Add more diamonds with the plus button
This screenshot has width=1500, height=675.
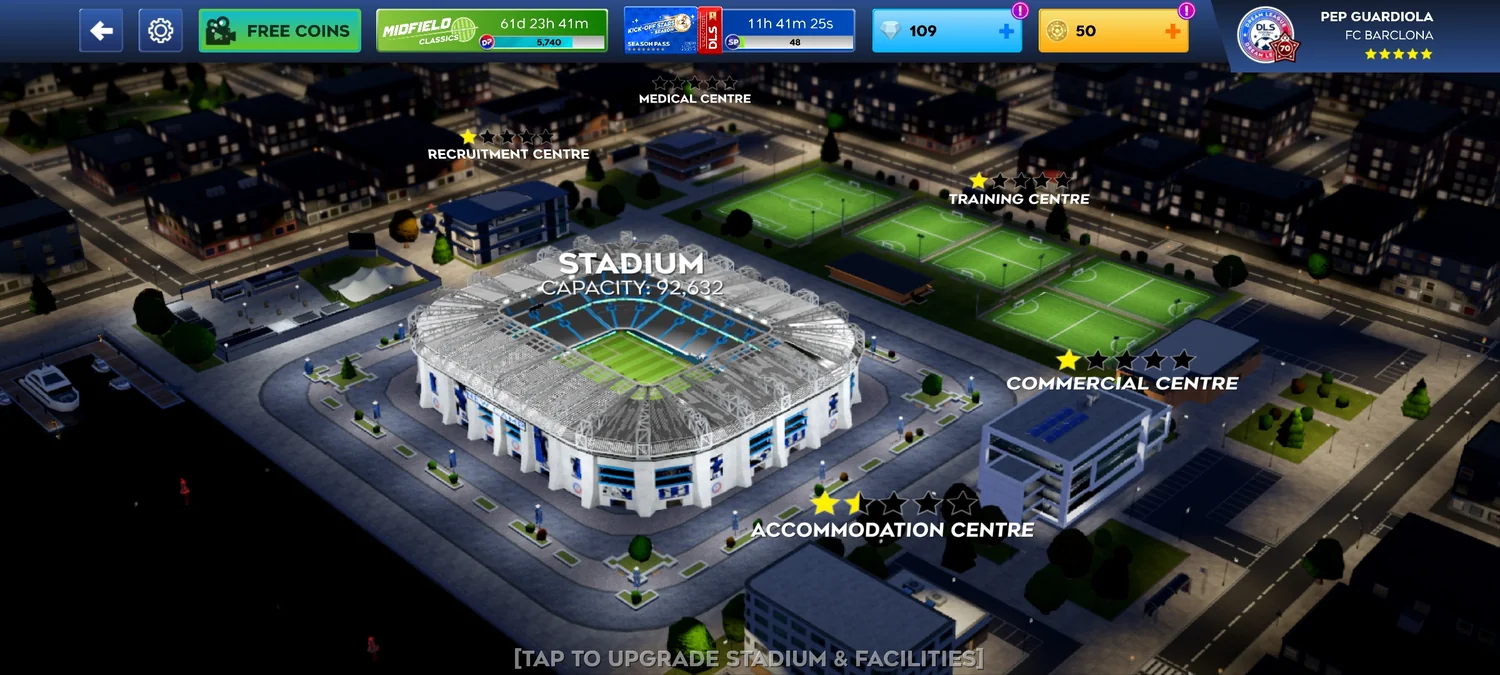pos(1006,31)
